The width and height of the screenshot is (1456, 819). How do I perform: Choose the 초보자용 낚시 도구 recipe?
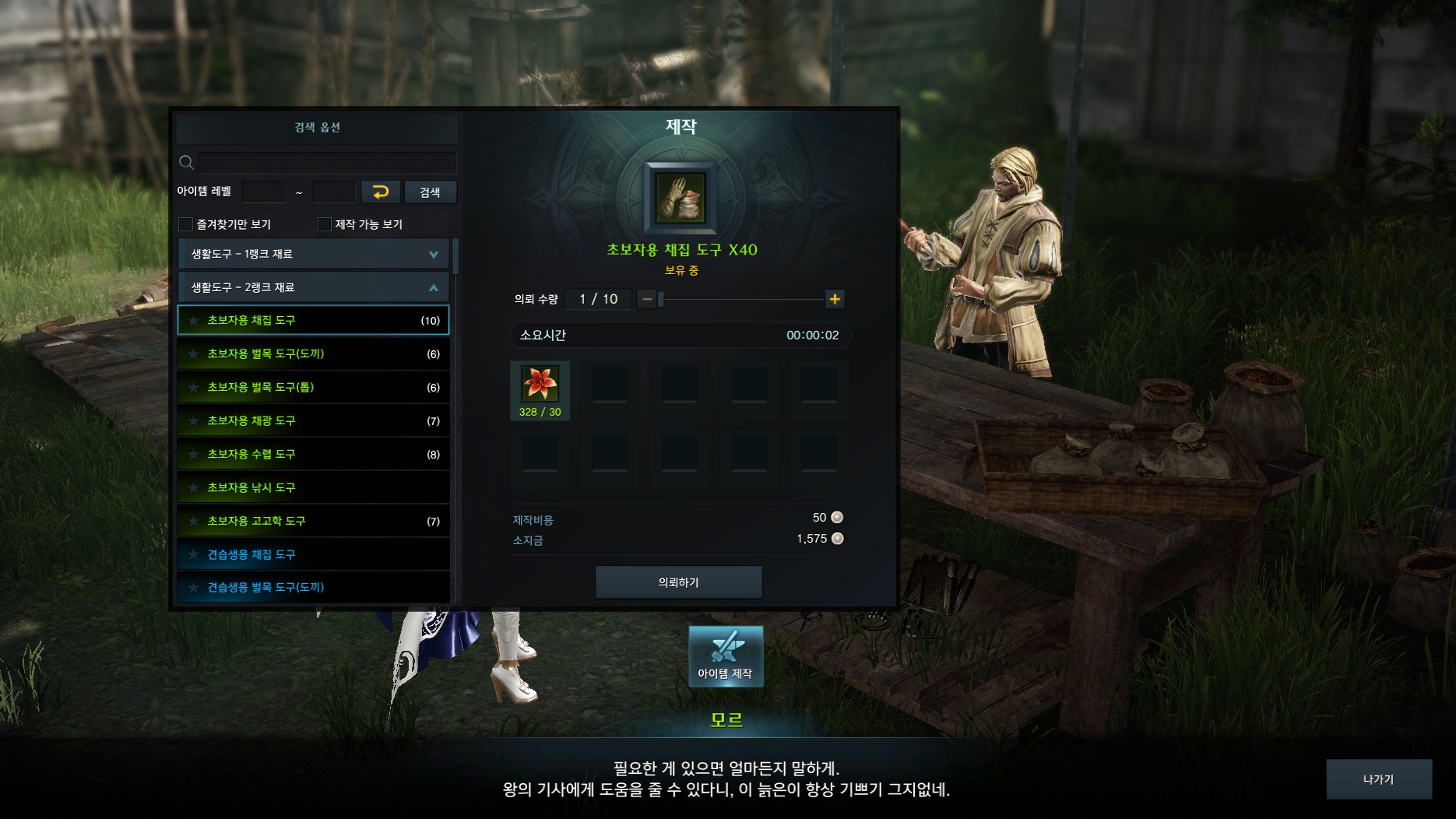pyautogui.click(x=314, y=487)
